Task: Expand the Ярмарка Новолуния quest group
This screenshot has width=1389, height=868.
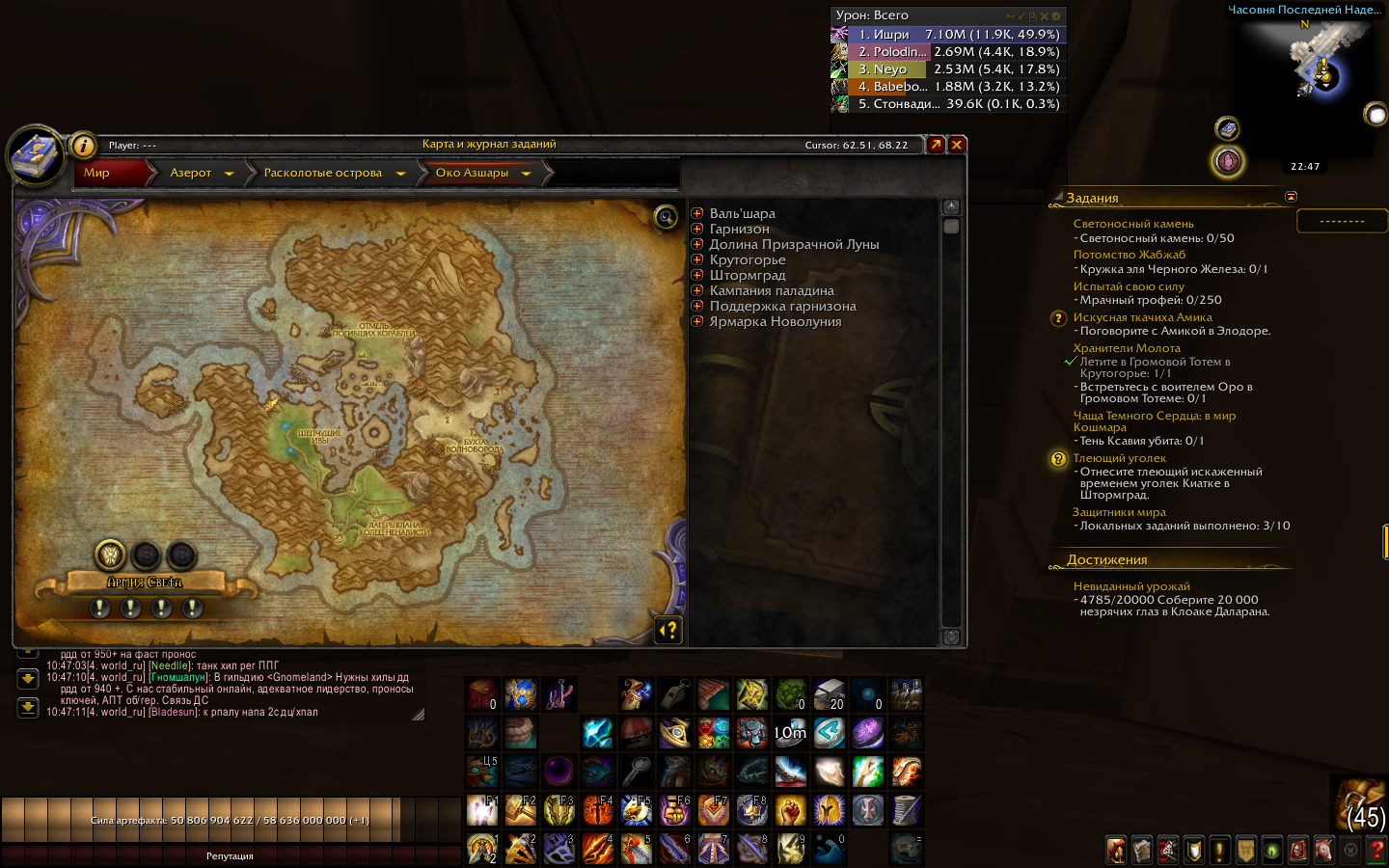Action: 697,321
